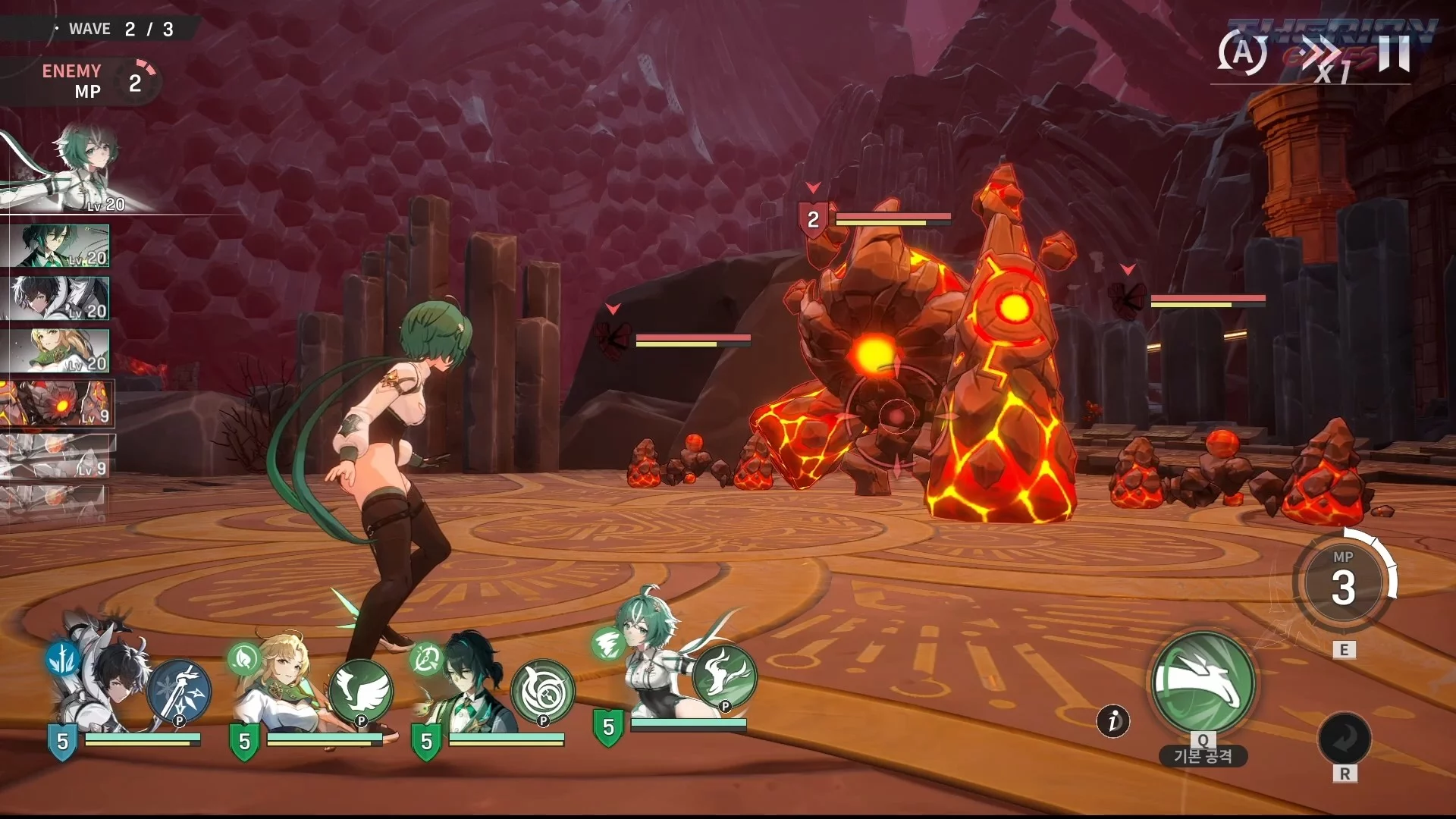Toggle the auto-battle button
Viewport: 1456px width, 819px height.
[x=1242, y=53]
